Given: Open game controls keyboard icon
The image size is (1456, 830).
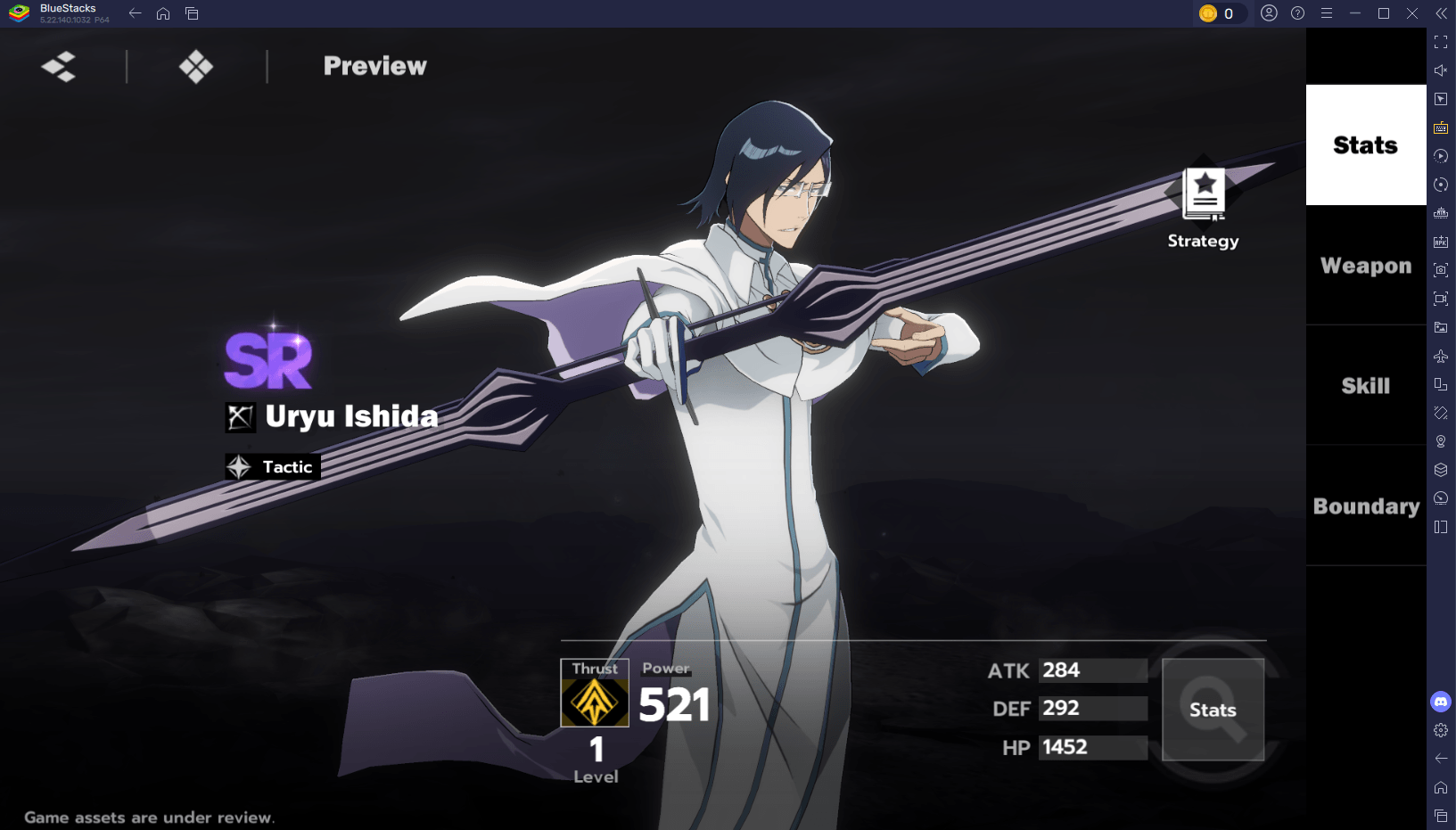Looking at the screenshot, I should tap(1441, 127).
